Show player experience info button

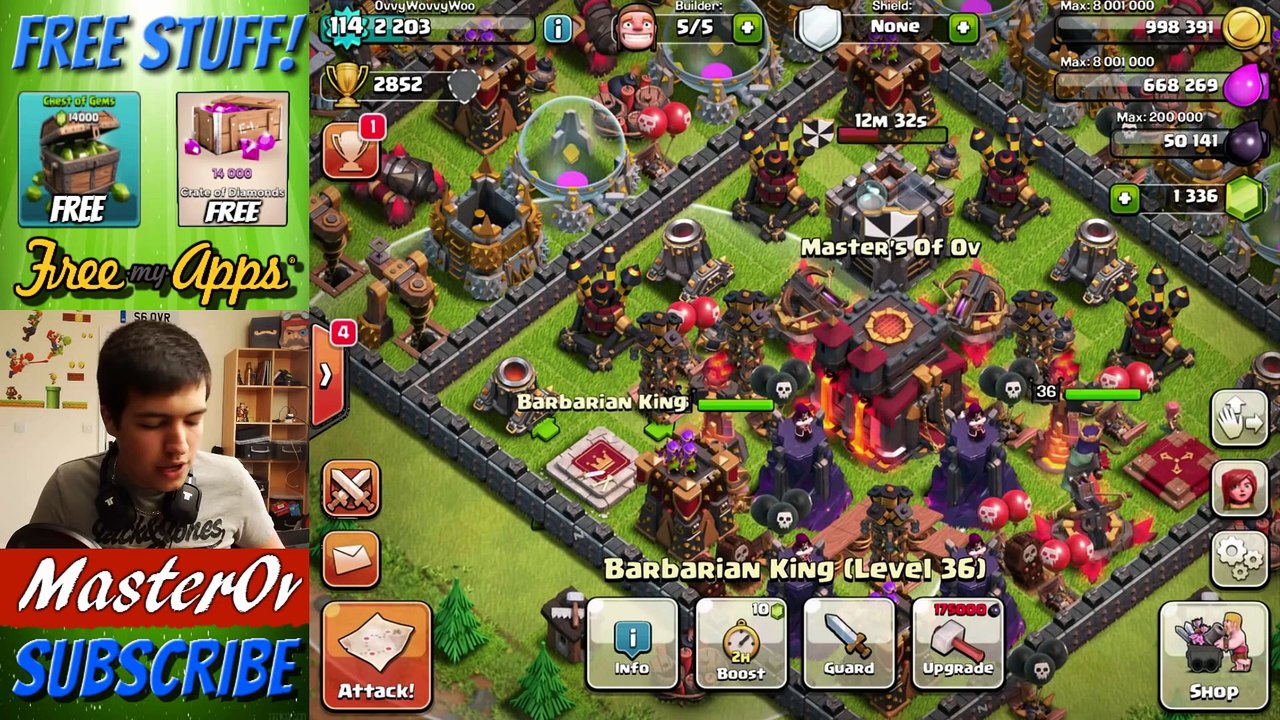tap(557, 28)
